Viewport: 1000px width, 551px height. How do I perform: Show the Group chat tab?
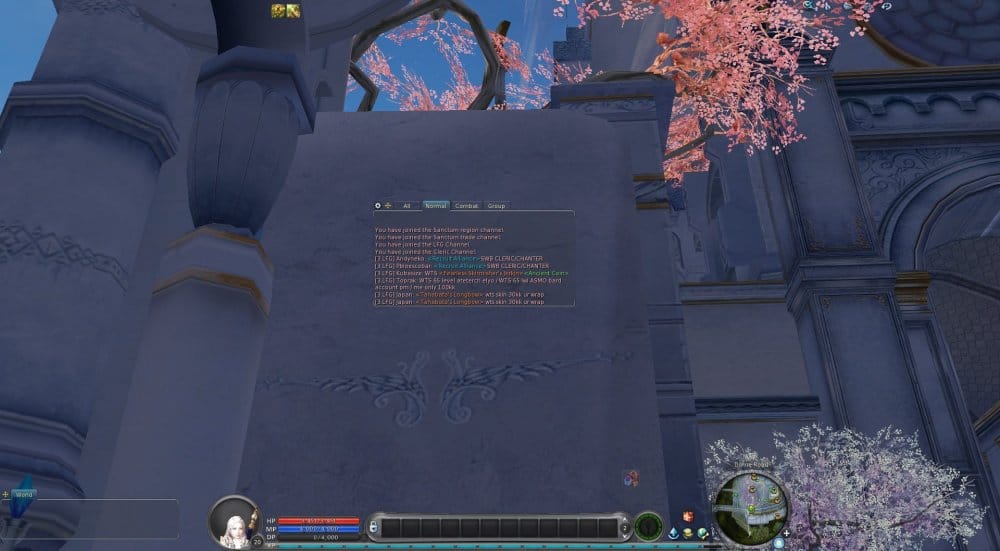coord(496,206)
